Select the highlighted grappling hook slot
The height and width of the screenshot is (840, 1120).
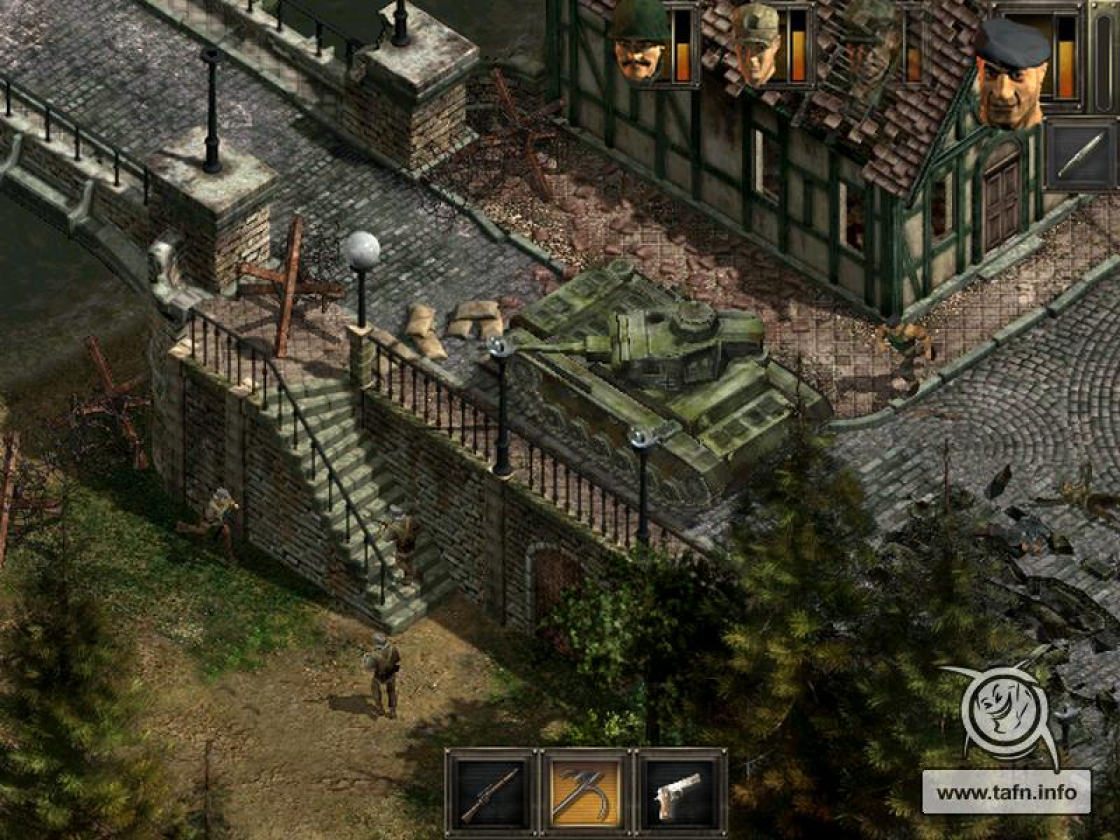click(x=586, y=792)
